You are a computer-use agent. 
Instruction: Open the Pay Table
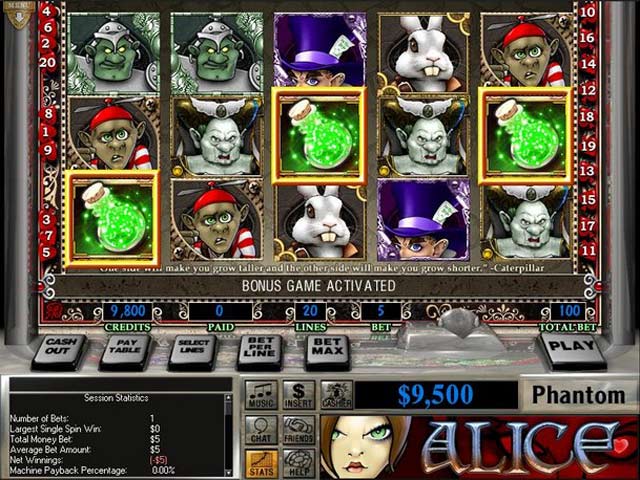coord(125,350)
